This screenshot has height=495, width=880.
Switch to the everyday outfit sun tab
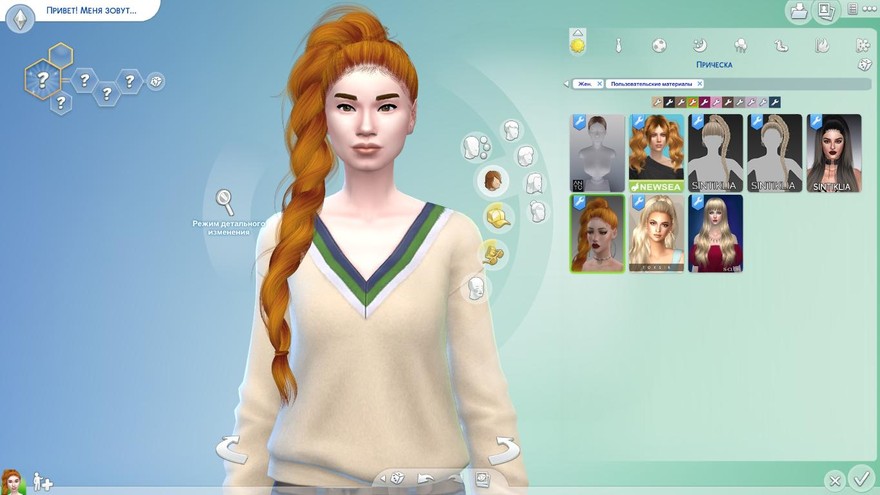(x=577, y=45)
